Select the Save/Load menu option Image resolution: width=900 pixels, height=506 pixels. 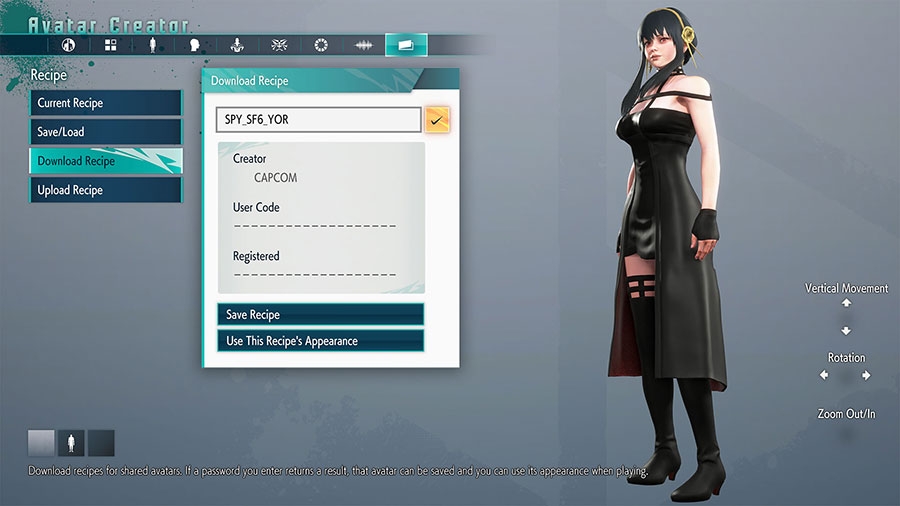tap(105, 132)
